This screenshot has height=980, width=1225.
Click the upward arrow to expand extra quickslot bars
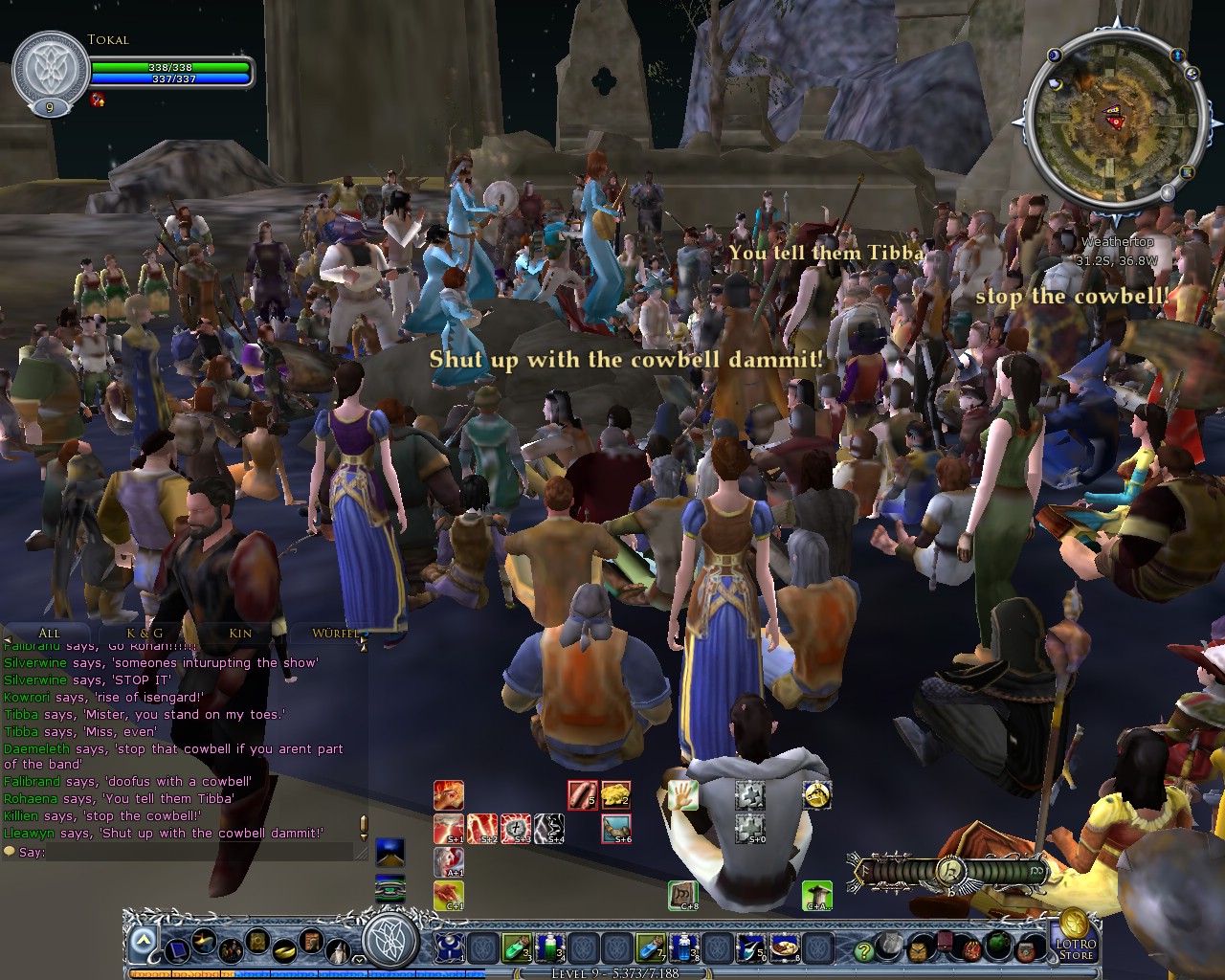143,940
